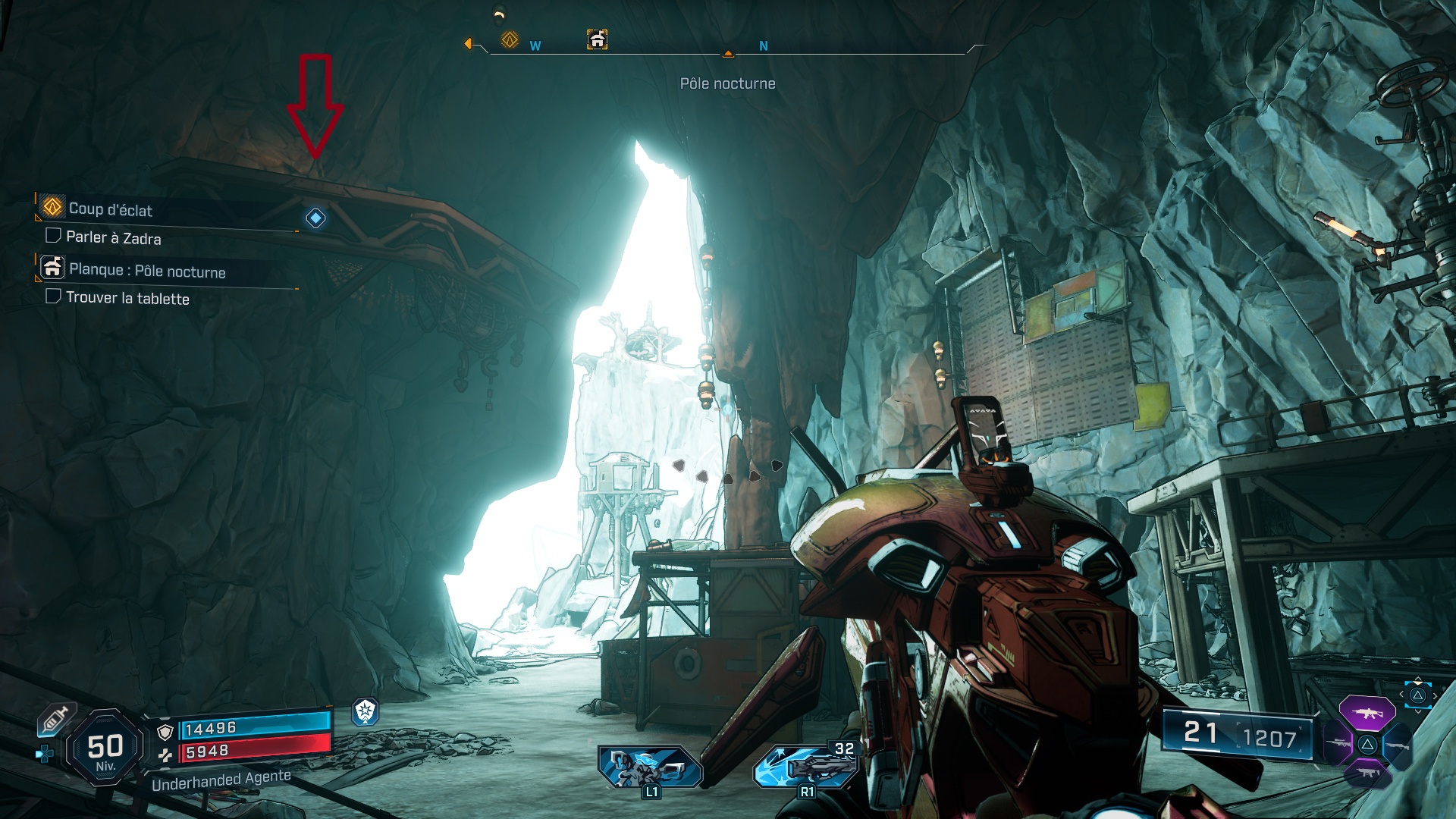Select the assault rifle on the weapon wheel
Screen dimensions: 1456x819
tap(1368, 712)
